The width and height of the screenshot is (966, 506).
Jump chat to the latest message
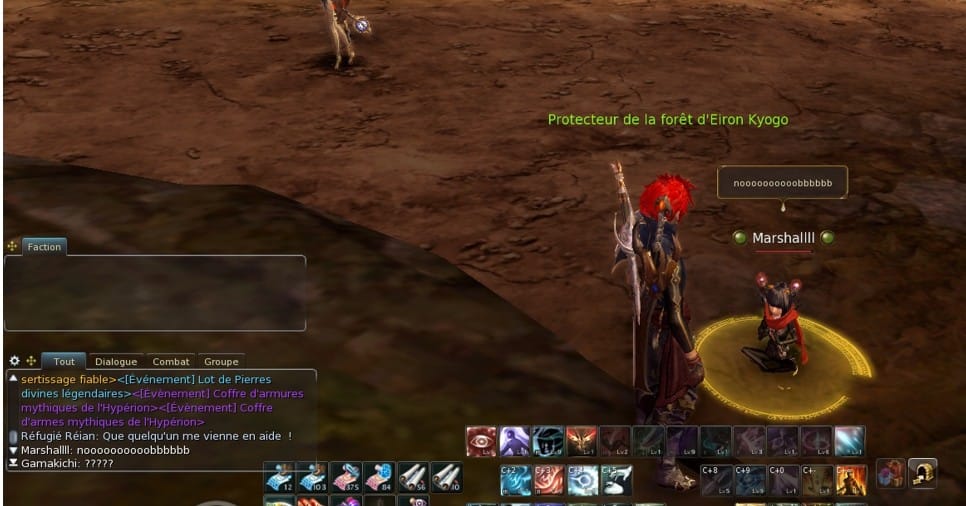13,464
